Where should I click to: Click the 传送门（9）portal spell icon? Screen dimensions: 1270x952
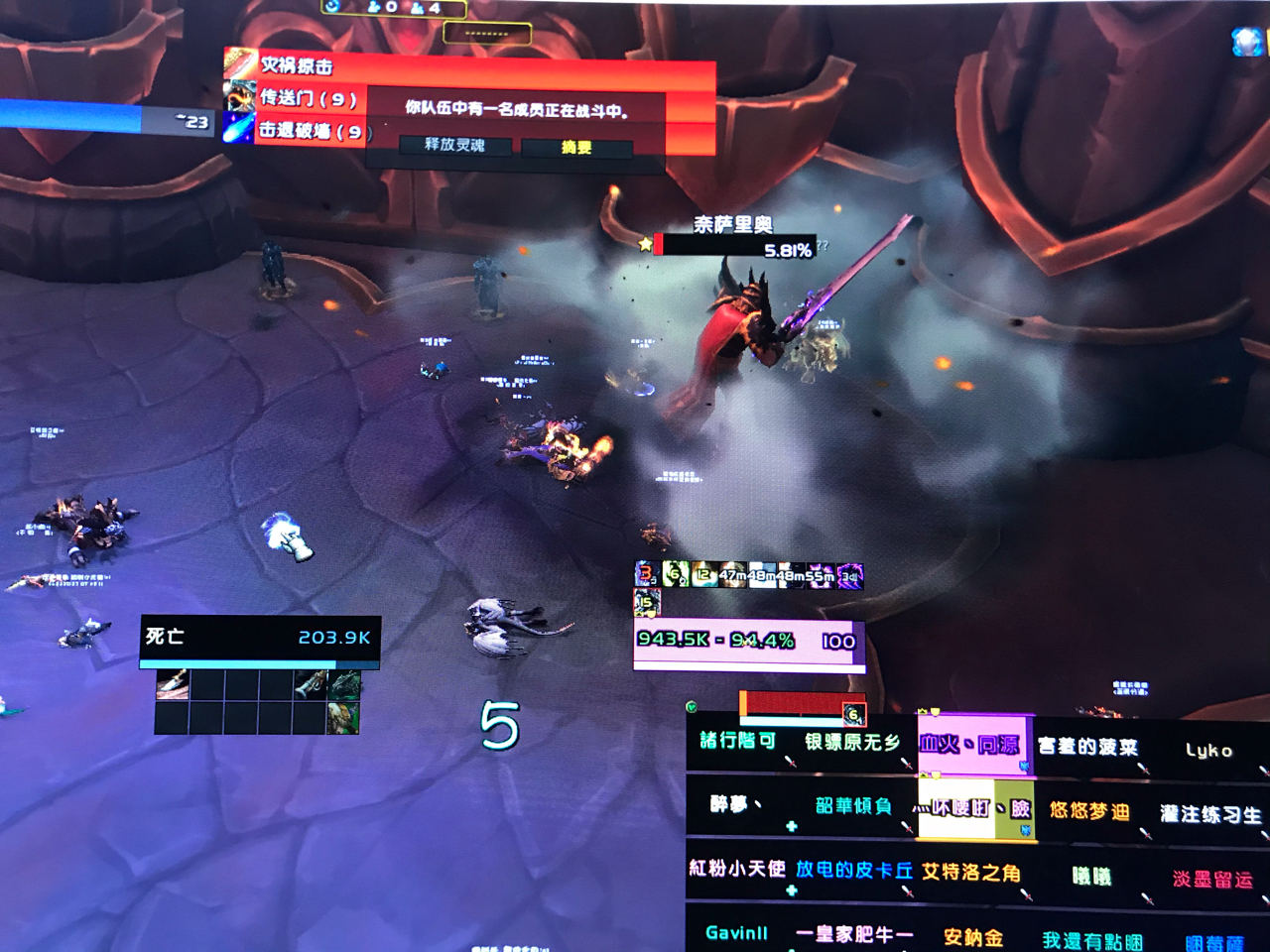tap(237, 96)
